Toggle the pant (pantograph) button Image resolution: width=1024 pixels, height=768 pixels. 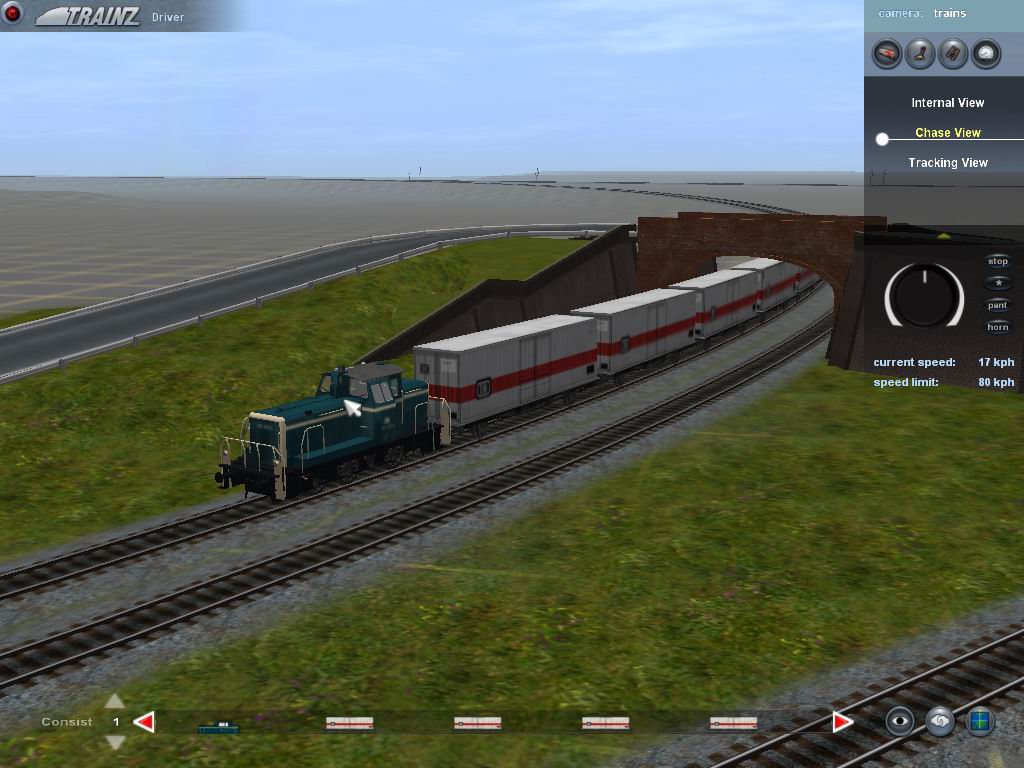[x=998, y=306]
